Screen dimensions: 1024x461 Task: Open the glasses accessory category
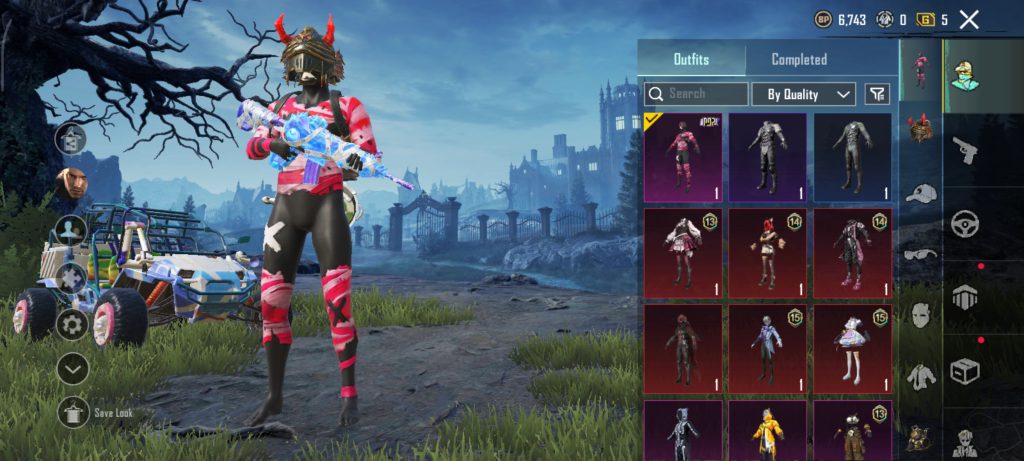920,254
